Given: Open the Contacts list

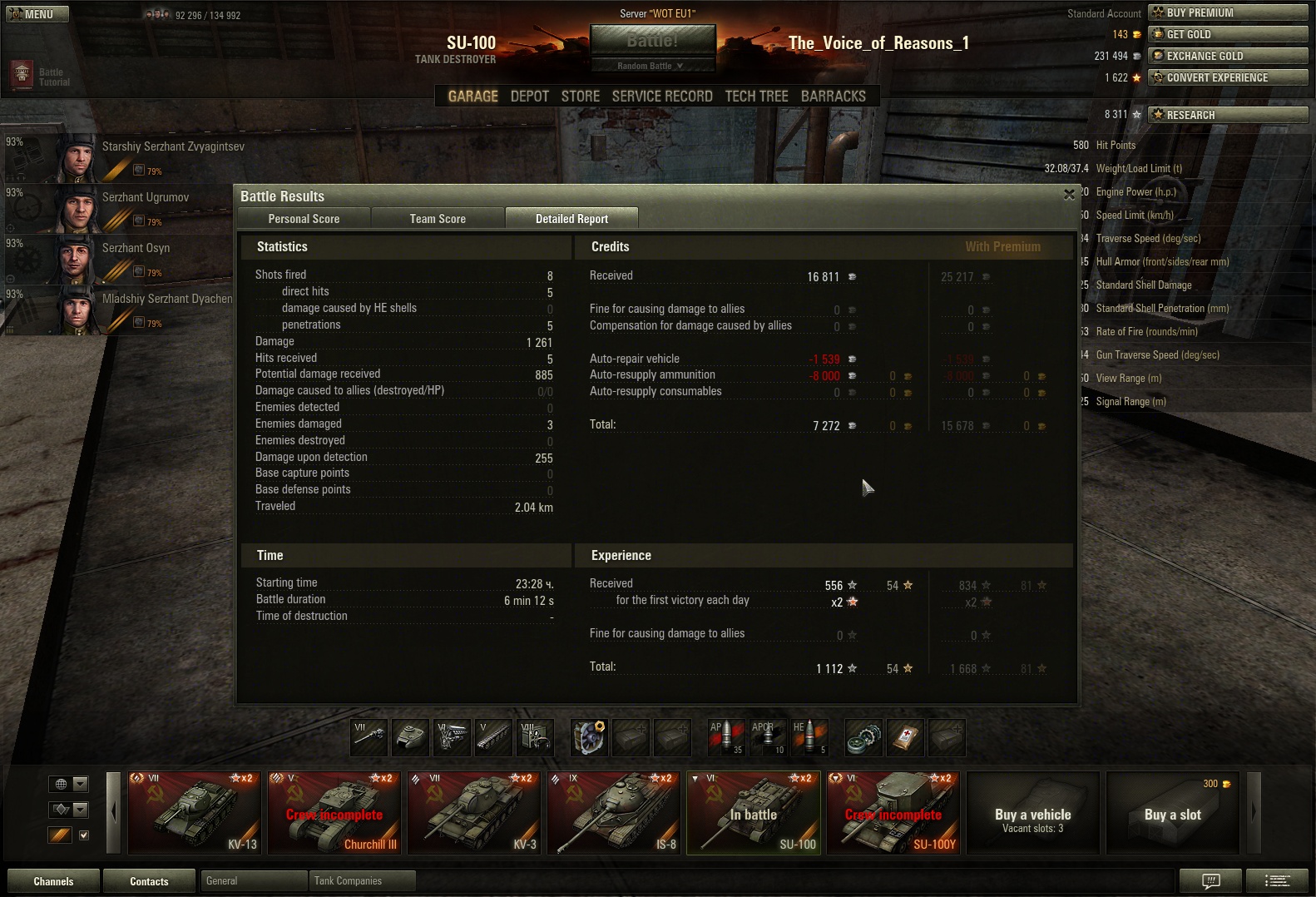Looking at the screenshot, I should [149, 881].
